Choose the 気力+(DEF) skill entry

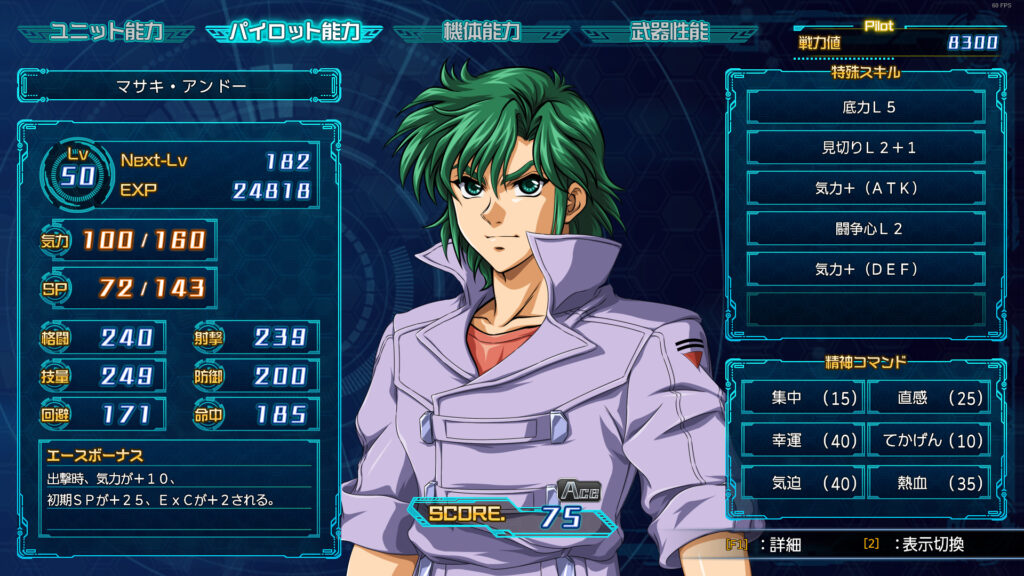click(866, 269)
